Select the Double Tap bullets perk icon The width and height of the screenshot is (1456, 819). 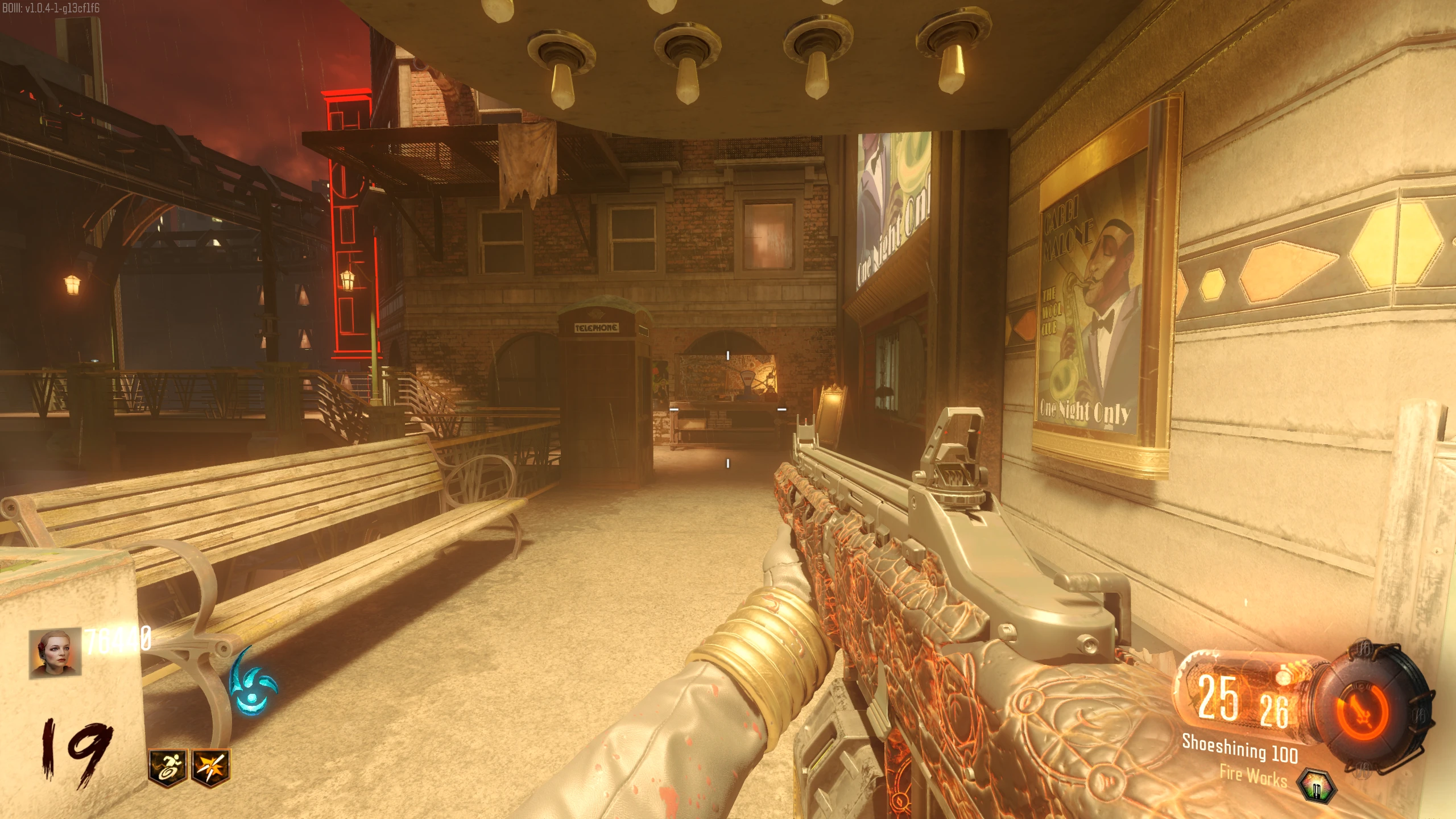point(211,766)
